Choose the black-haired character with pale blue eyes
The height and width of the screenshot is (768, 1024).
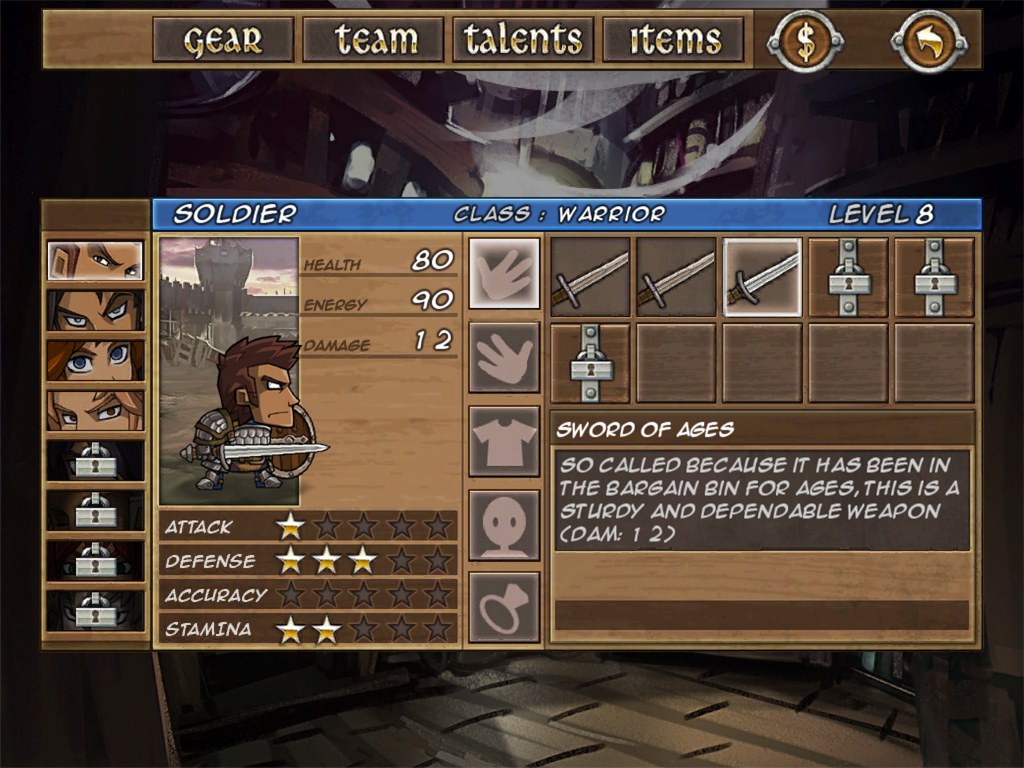96,311
